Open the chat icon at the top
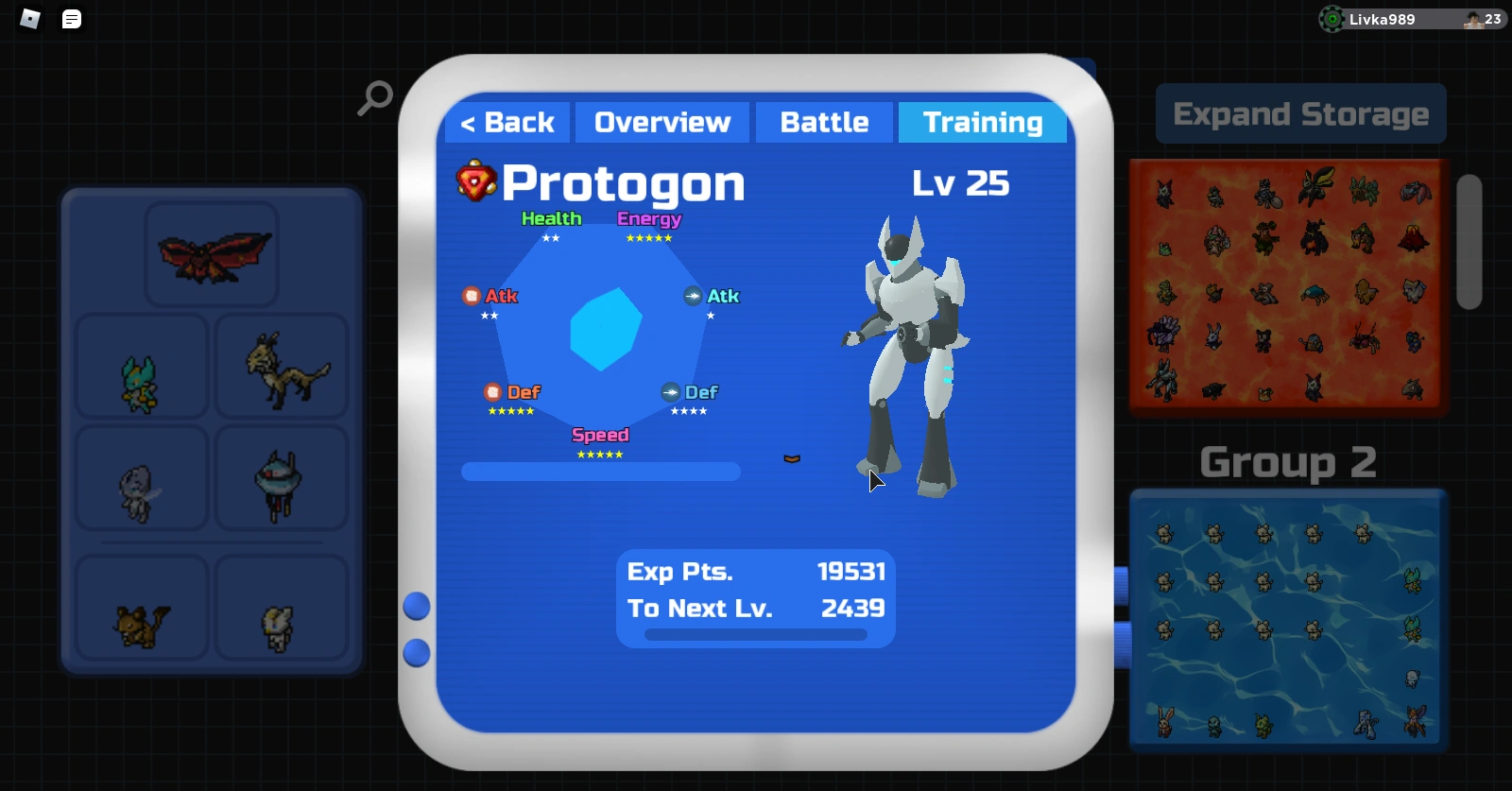 (x=71, y=19)
